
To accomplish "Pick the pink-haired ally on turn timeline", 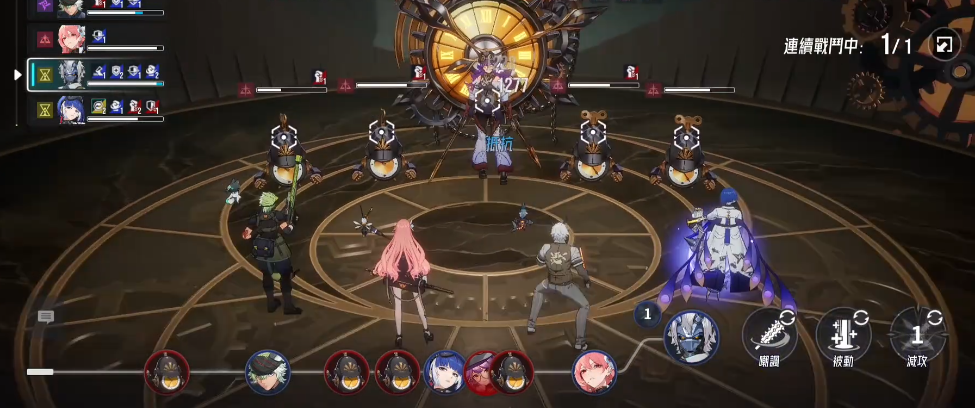I will coord(594,371).
